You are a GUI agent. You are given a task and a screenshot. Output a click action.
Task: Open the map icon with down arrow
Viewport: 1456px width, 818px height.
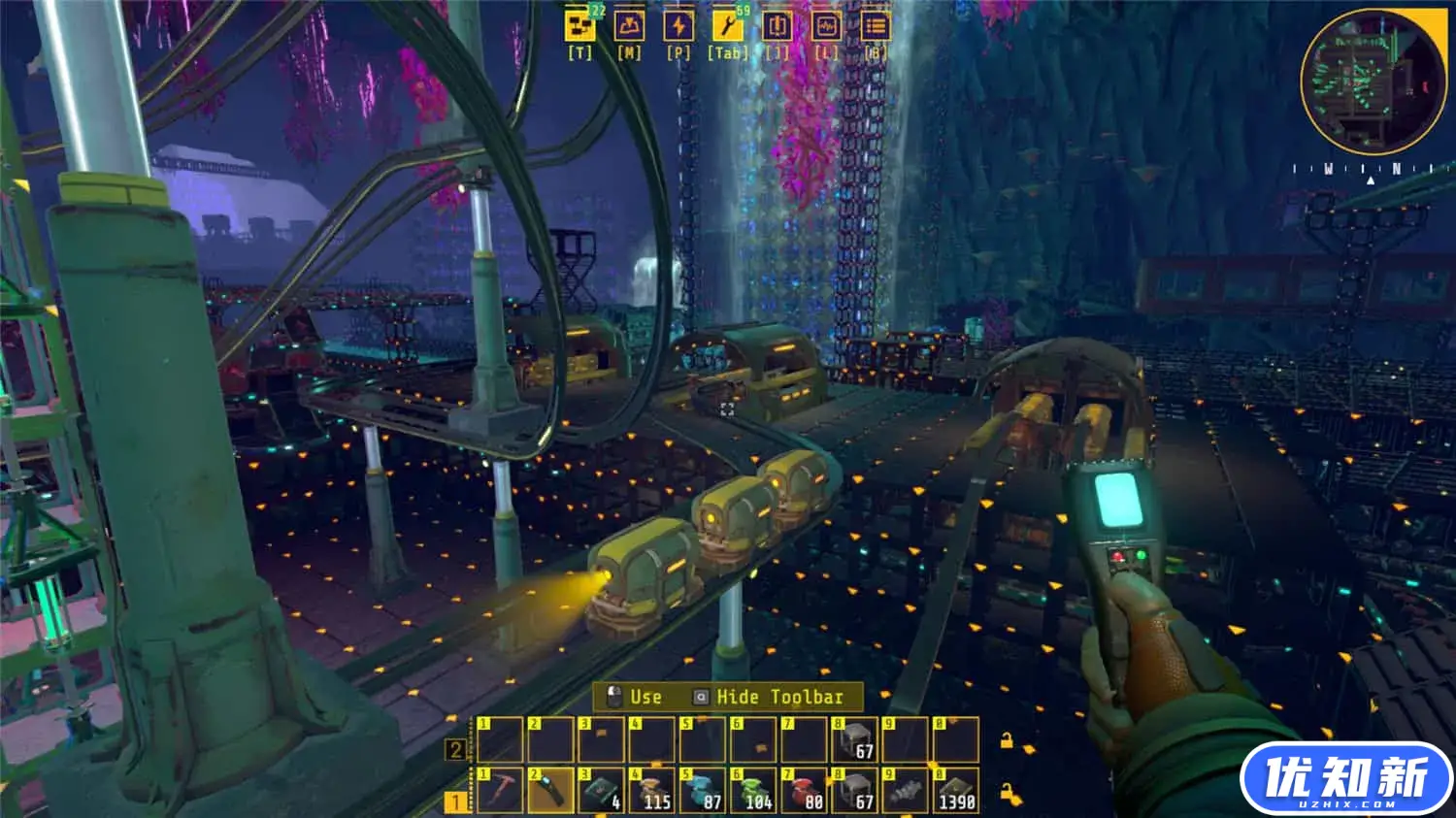(x=629, y=26)
